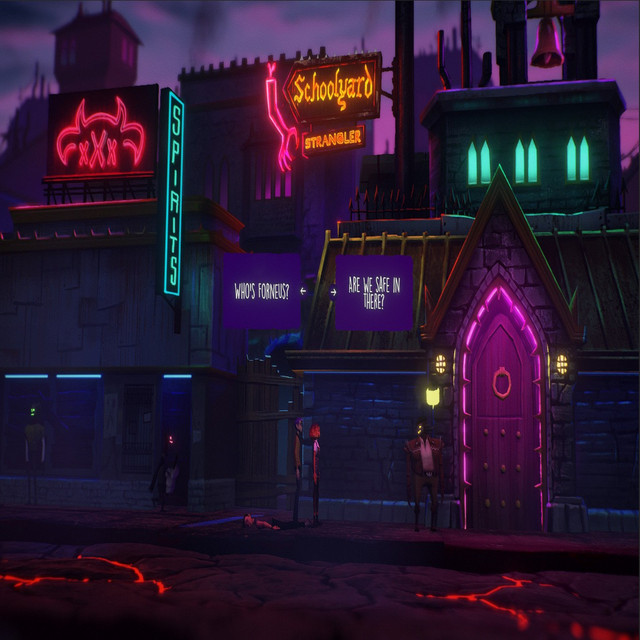The image size is (640, 640).
Task: Select the "Are we safe in there?" reply
Action: click(373, 292)
